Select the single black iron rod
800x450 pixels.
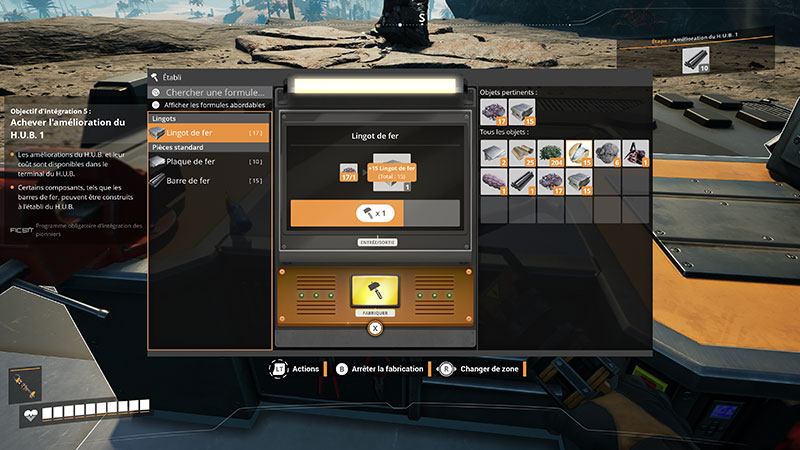click(523, 181)
